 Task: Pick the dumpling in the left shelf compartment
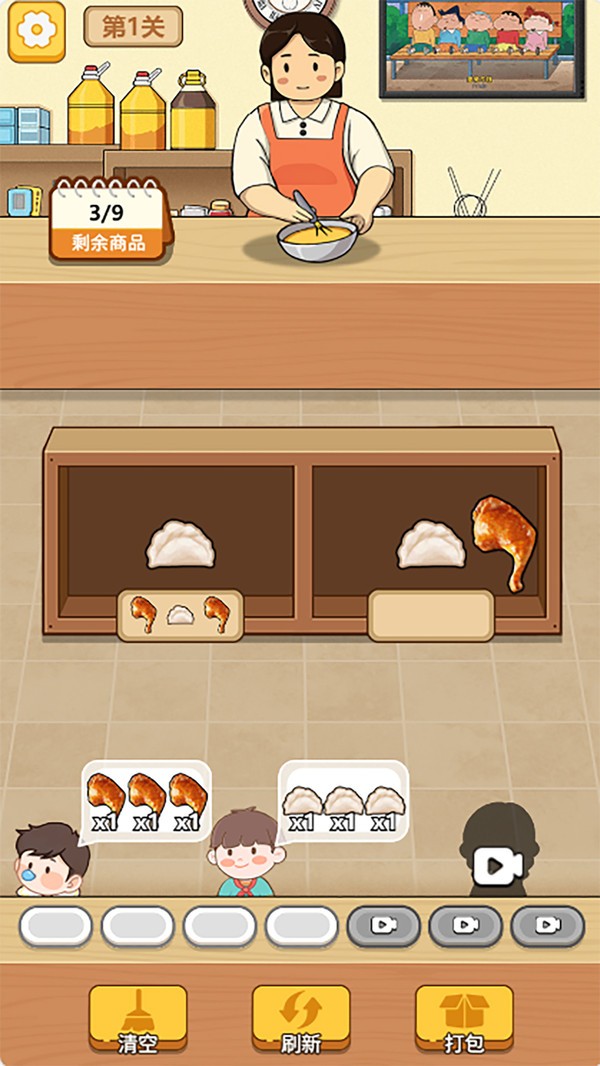click(x=181, y=545)
